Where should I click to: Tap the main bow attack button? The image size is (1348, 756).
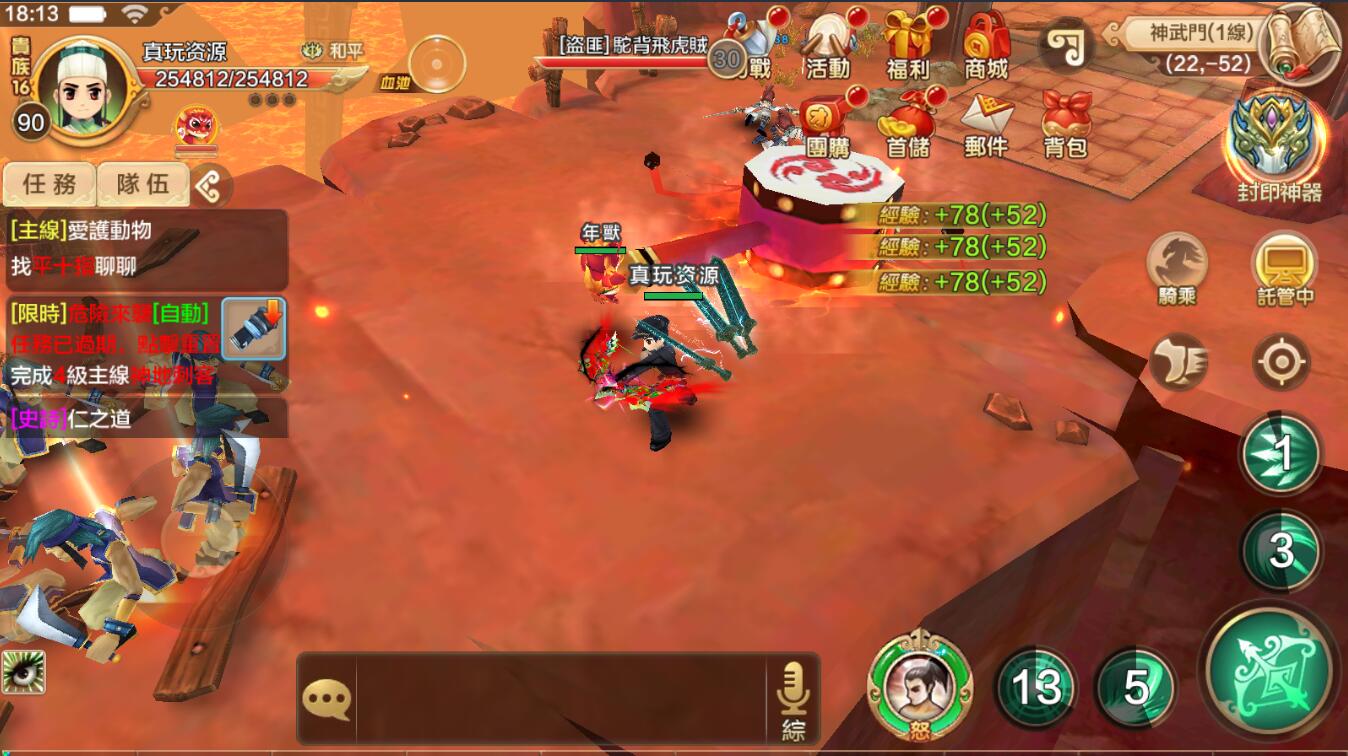1269,670
